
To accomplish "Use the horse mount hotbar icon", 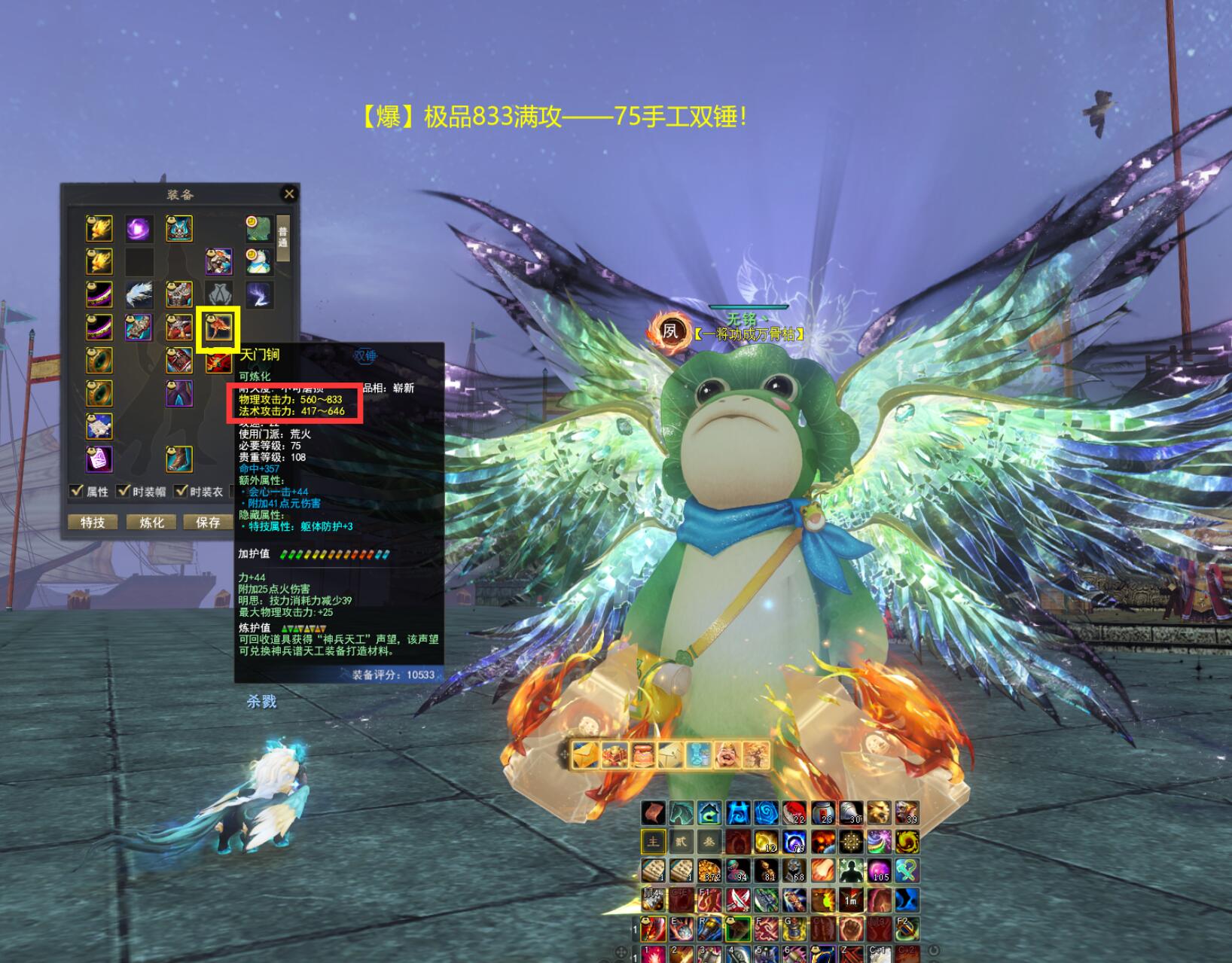I will tap(682, 812).
